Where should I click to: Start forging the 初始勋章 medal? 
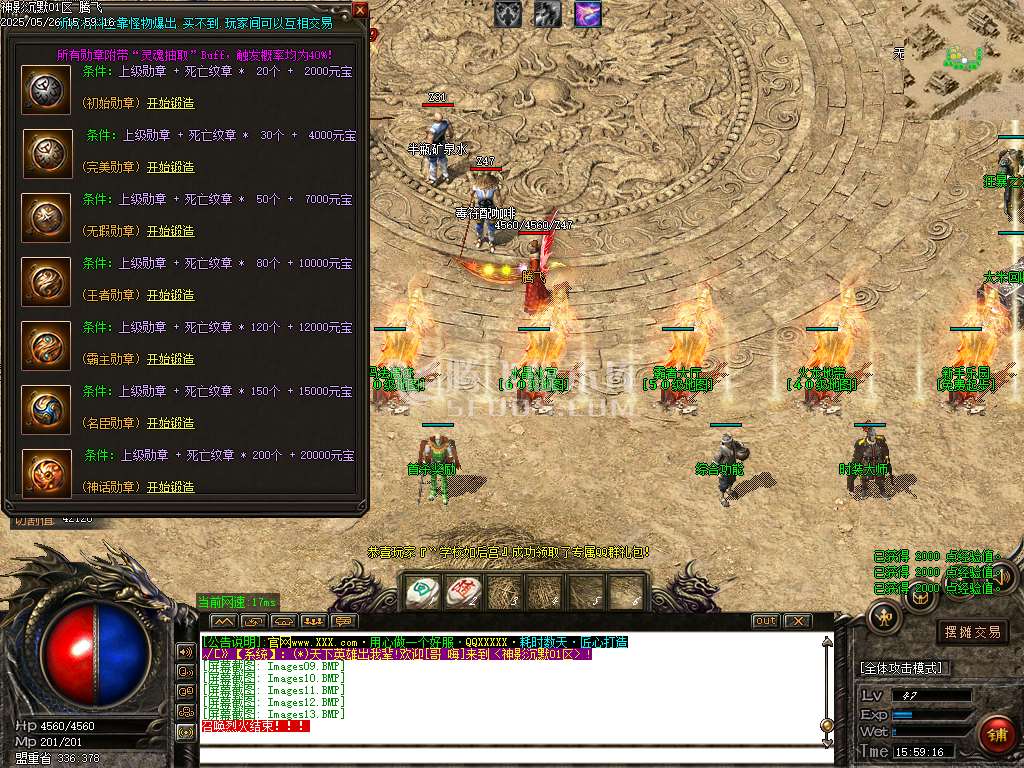pos(171,103)
